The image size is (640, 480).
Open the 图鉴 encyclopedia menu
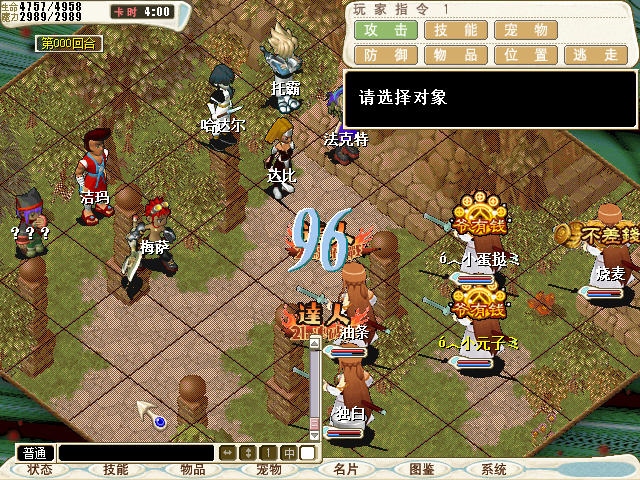421,469
